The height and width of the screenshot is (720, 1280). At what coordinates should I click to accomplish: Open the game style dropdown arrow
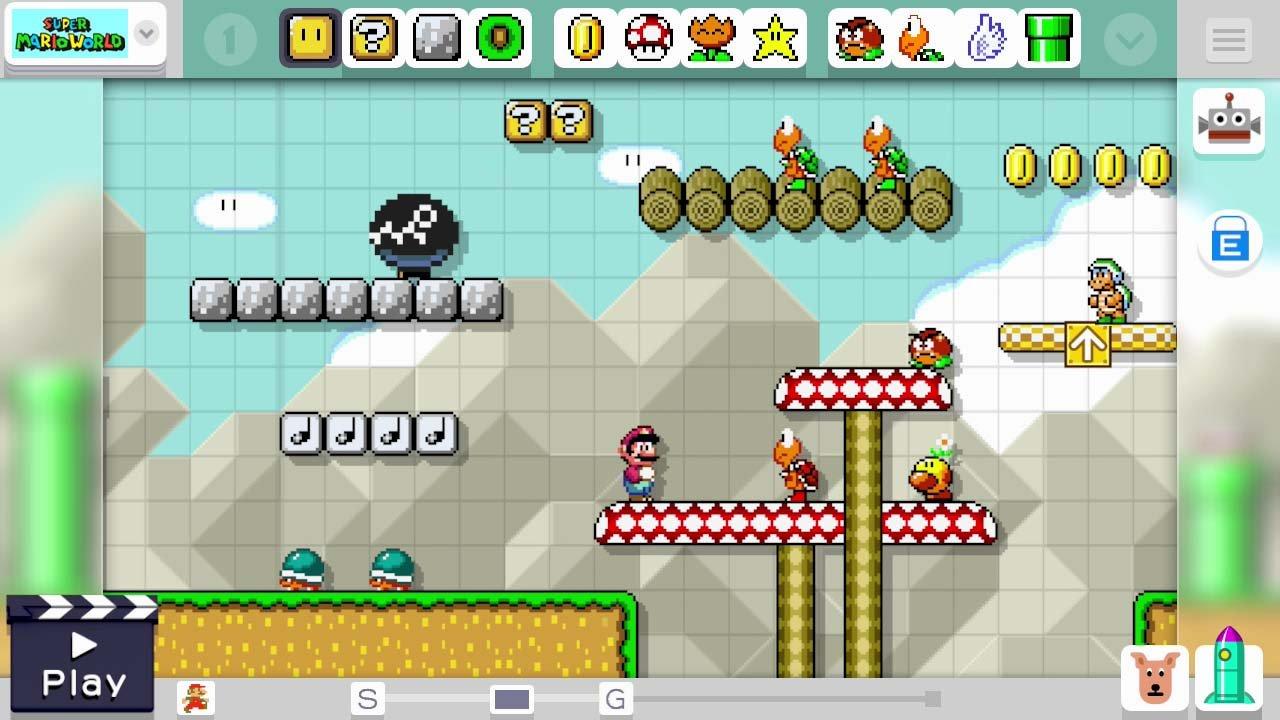tap(146, 33)
